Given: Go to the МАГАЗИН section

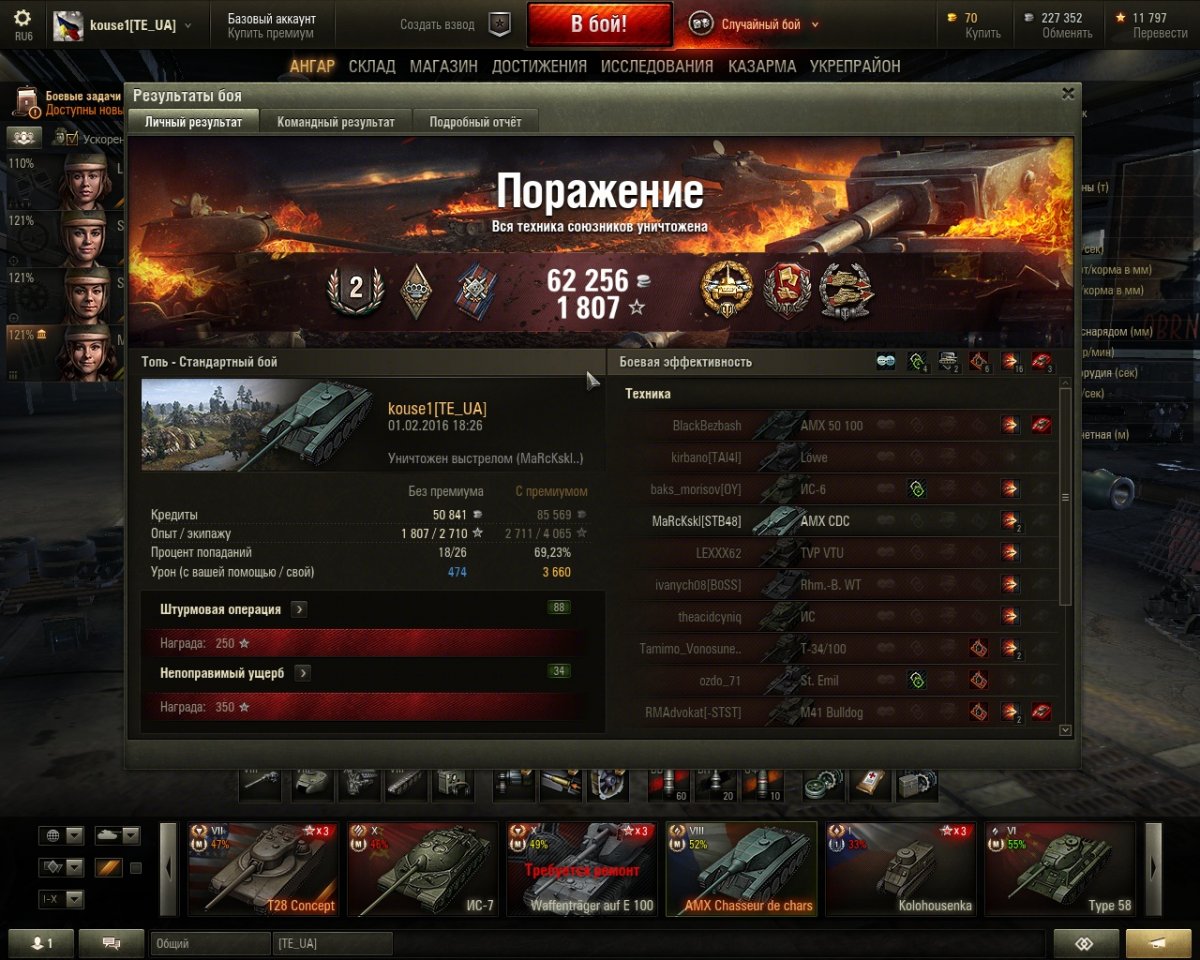Looking at the screenshot, I should click(443, 67).
